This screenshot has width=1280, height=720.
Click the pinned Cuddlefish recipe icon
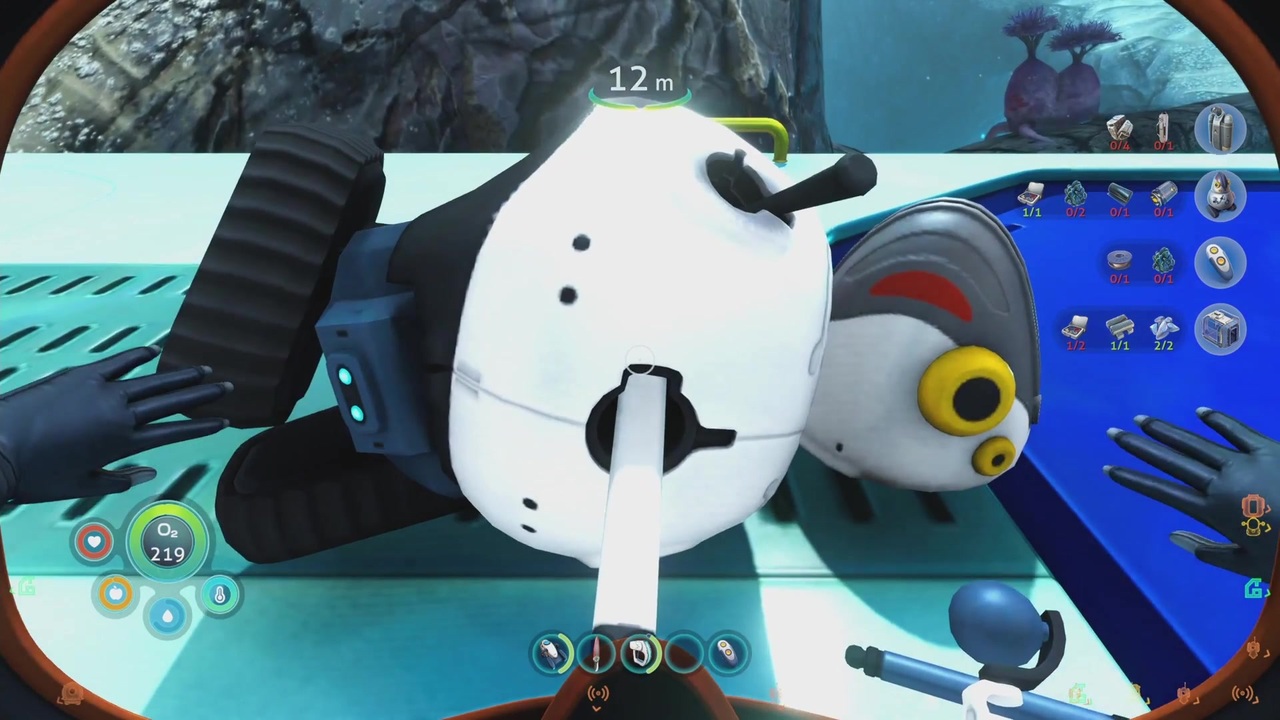pyautogui.click(x=1219, y=196)
